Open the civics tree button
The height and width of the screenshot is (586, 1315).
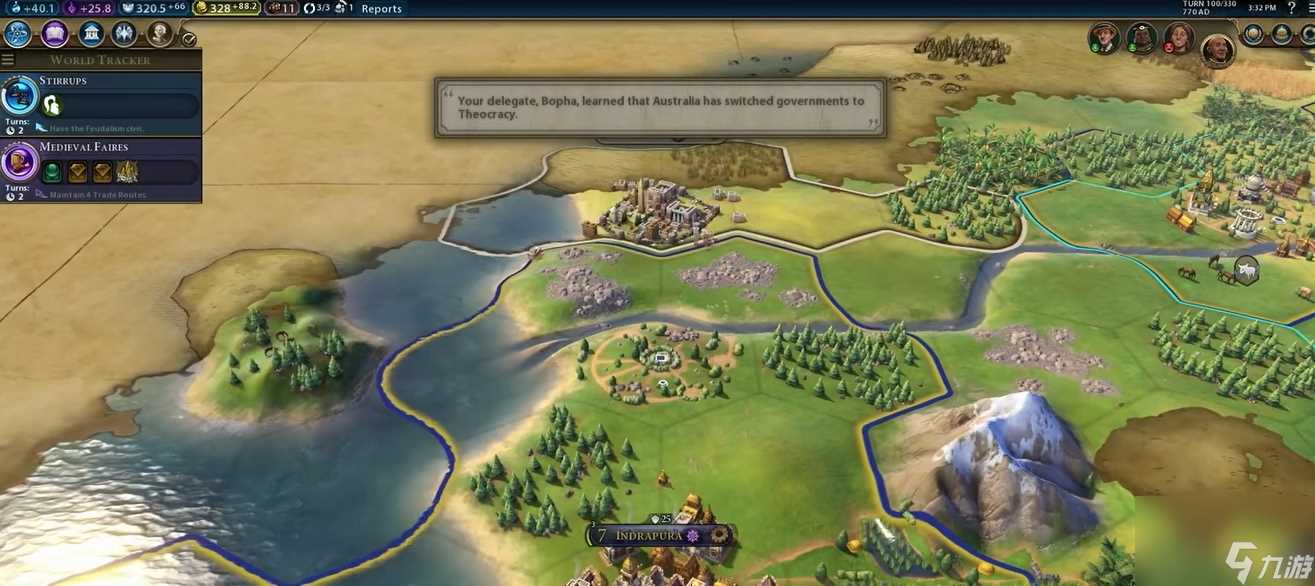54,35
